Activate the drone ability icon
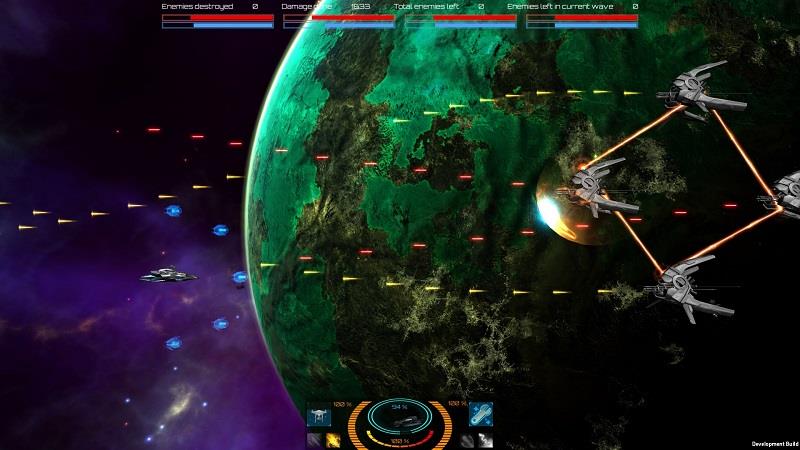 [318, 414]
